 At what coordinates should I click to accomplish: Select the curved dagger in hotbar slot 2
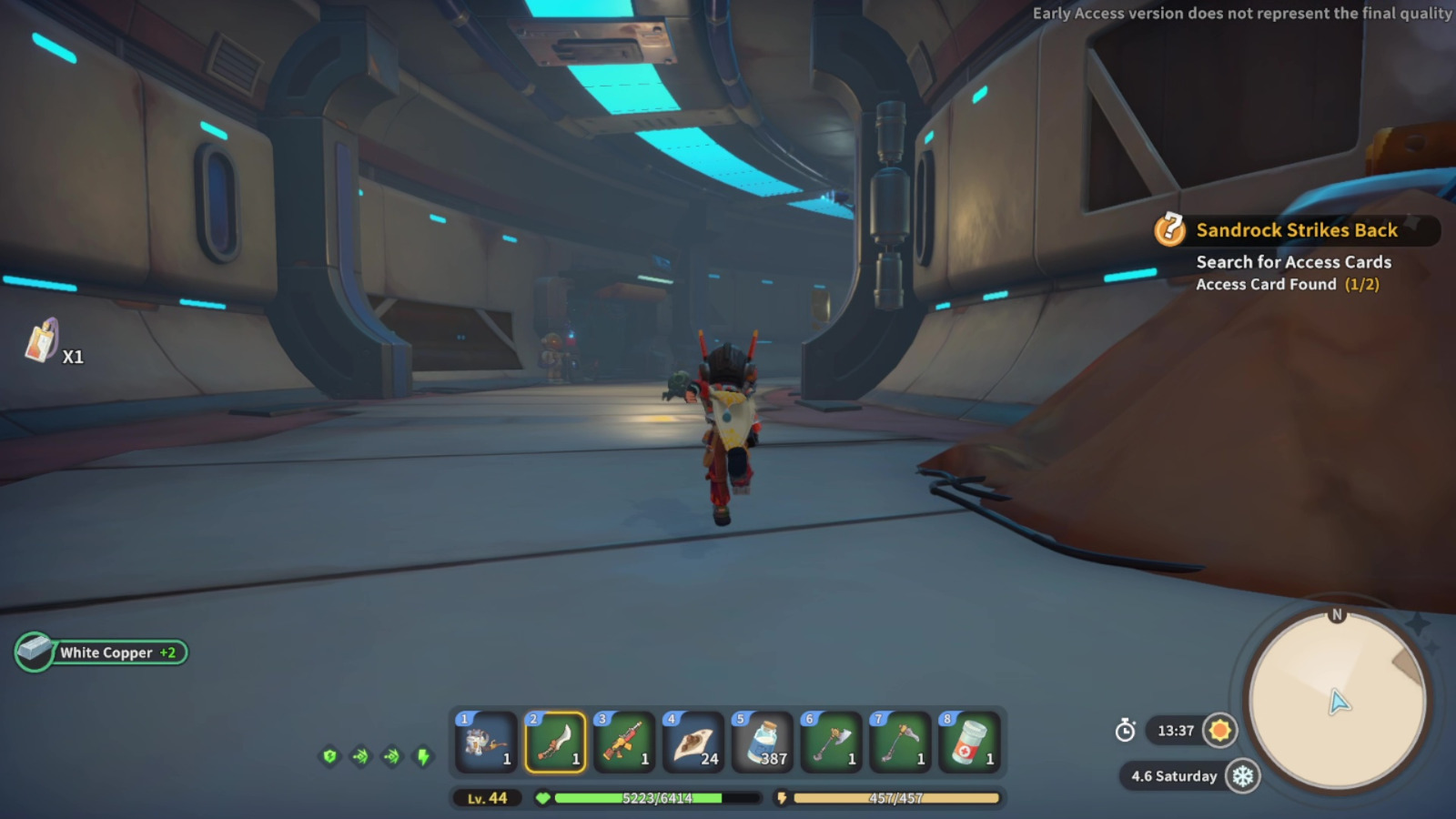click(557, 742)
